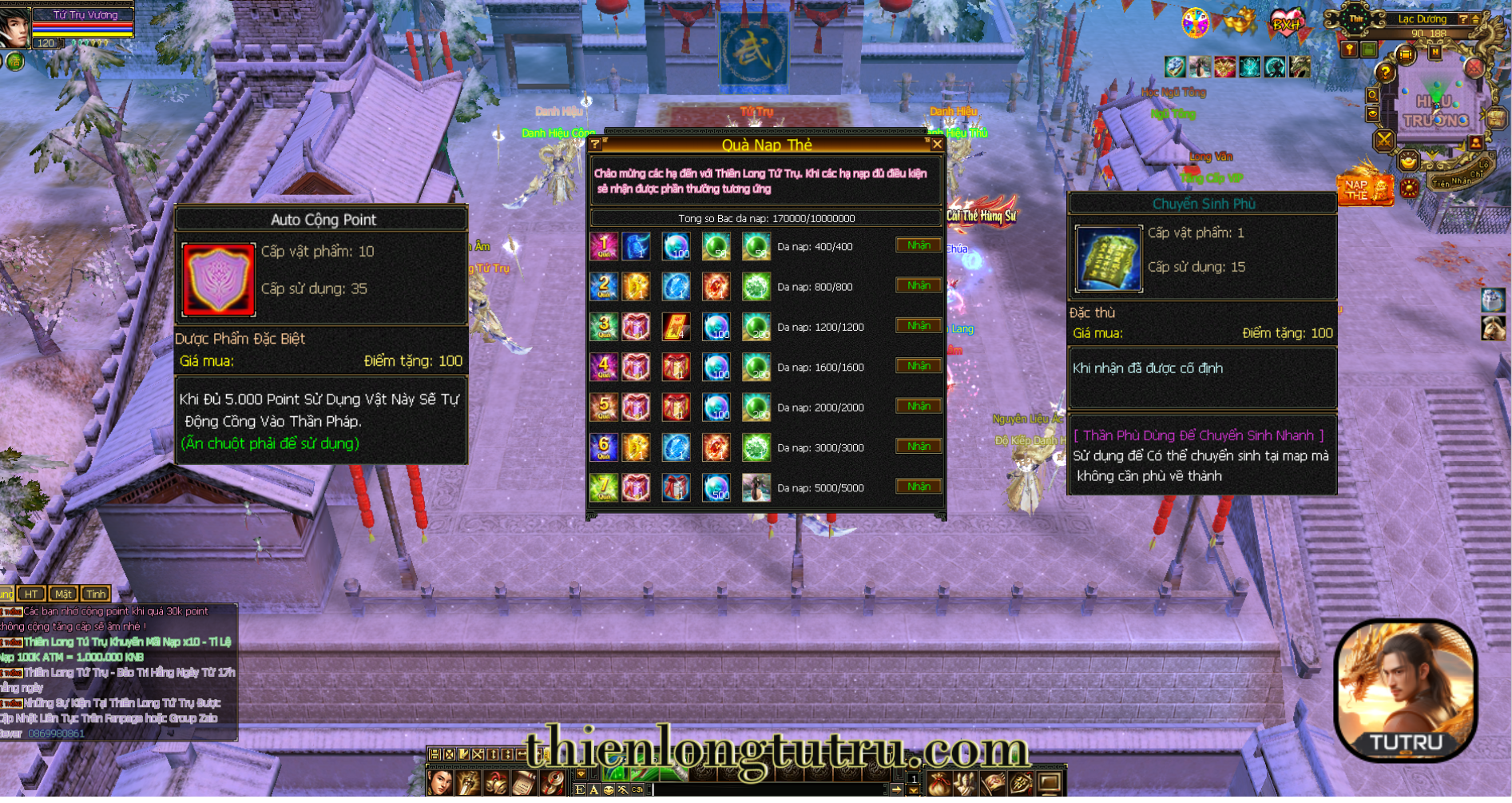Switch to the Mật chat tab
The height and width of the screenshot is (803, 1512).
tap(63, 594)
